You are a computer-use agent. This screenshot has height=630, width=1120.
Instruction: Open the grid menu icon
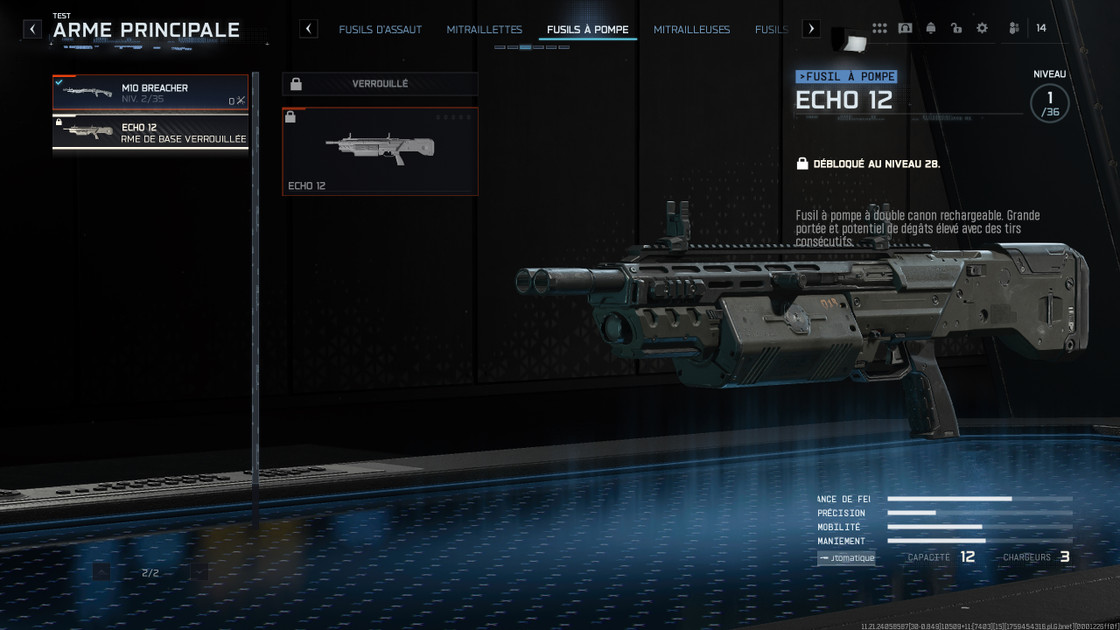coord(879,29)
